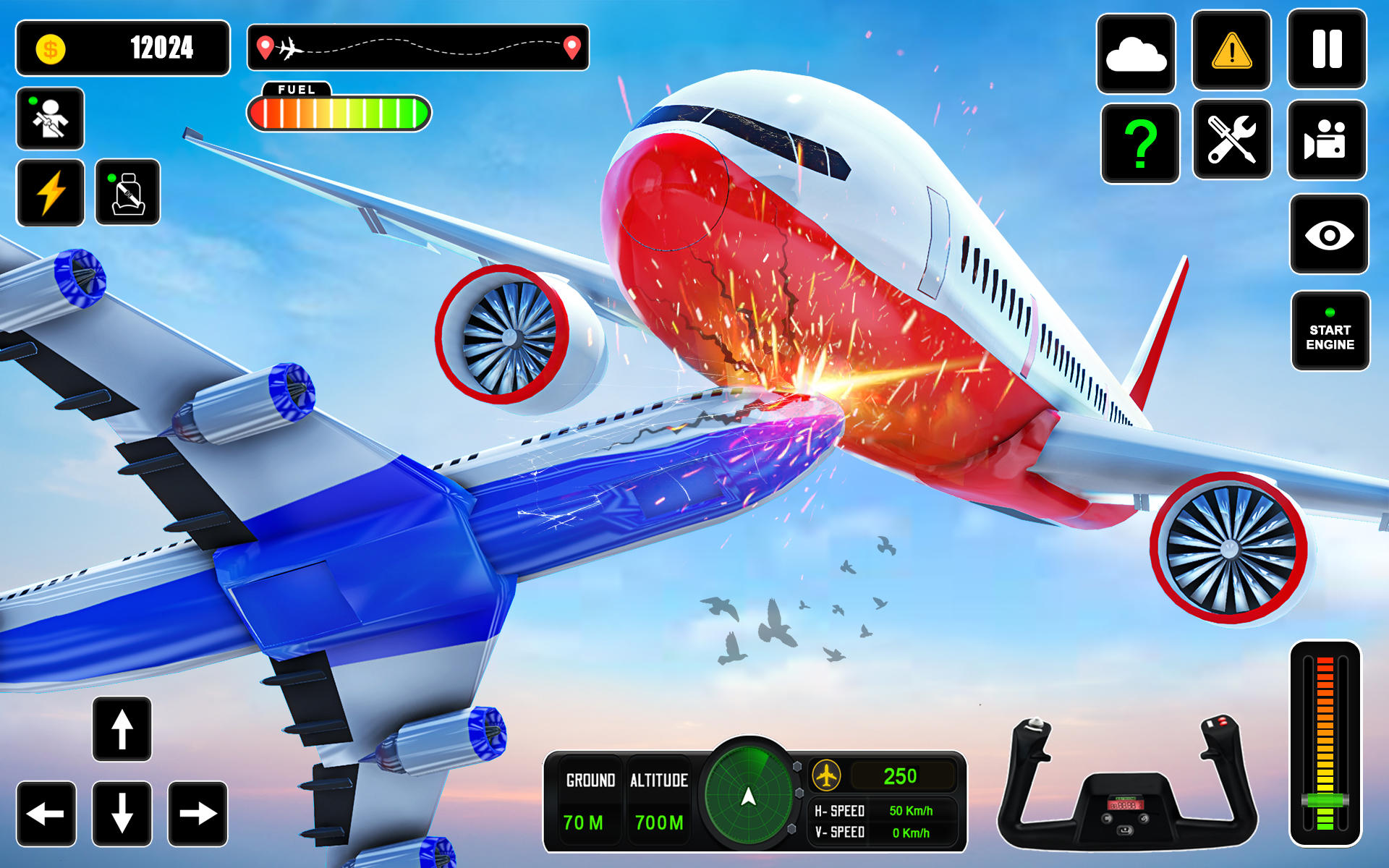The image size is (1389, 868).
Task: Adjust the throttle slider
Action: [x=1326, y=799]
